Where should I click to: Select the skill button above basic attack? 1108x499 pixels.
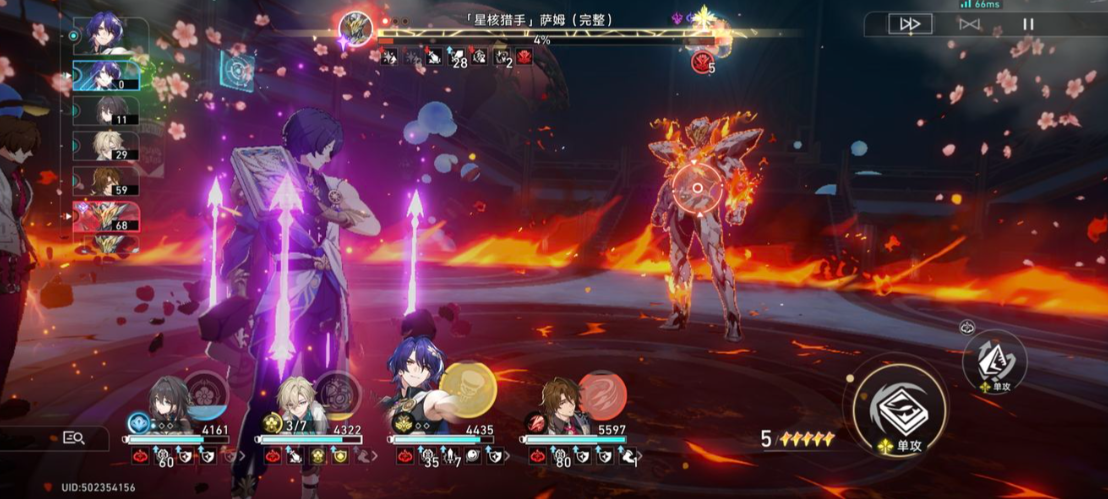point(994,359)
